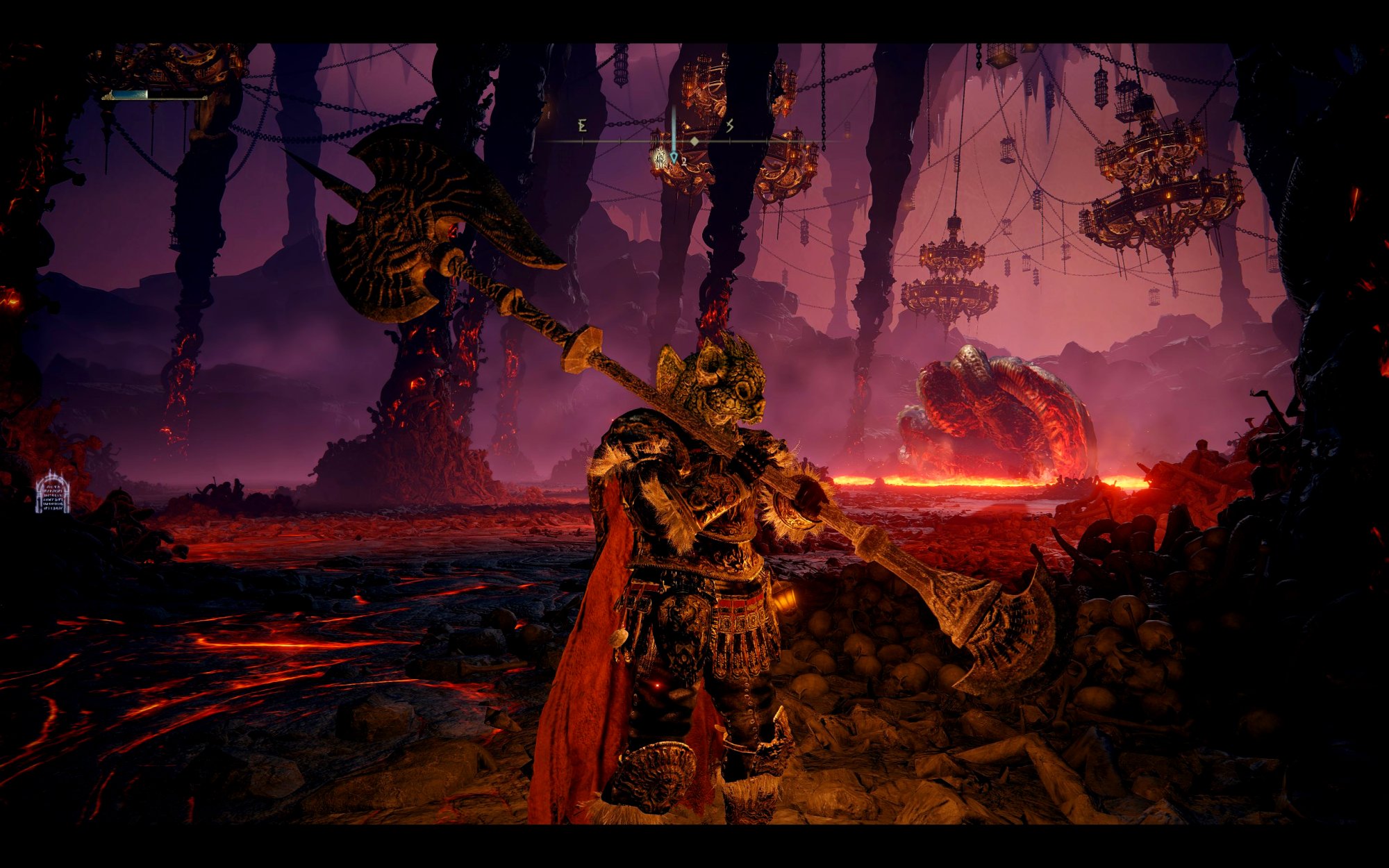The image size is (1389, 868).
Task: Click the glowing tombstone arch spirit-summon icon
Action: tap(53, 493)
